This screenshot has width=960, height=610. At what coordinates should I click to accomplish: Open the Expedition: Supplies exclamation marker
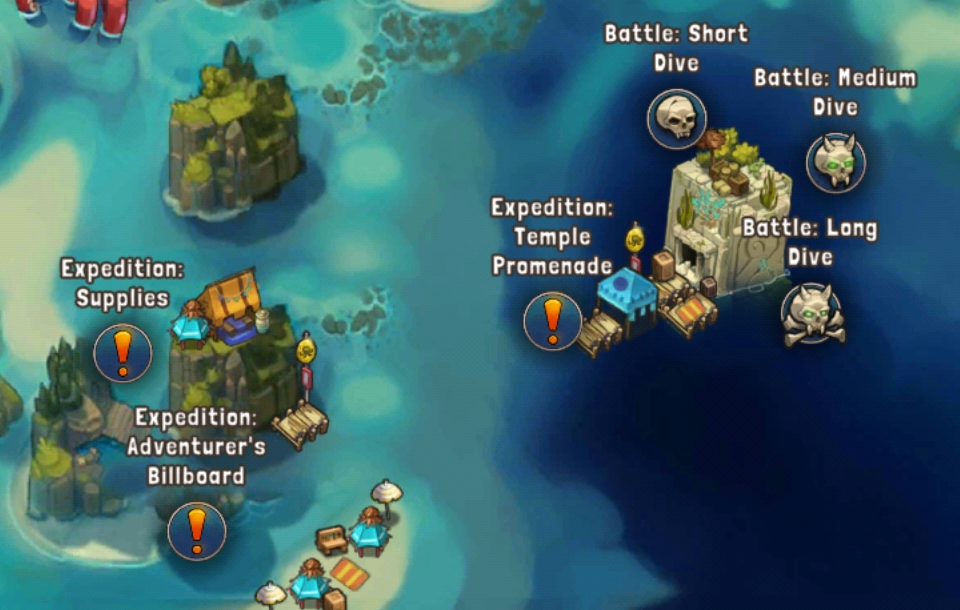coord(122,352)
